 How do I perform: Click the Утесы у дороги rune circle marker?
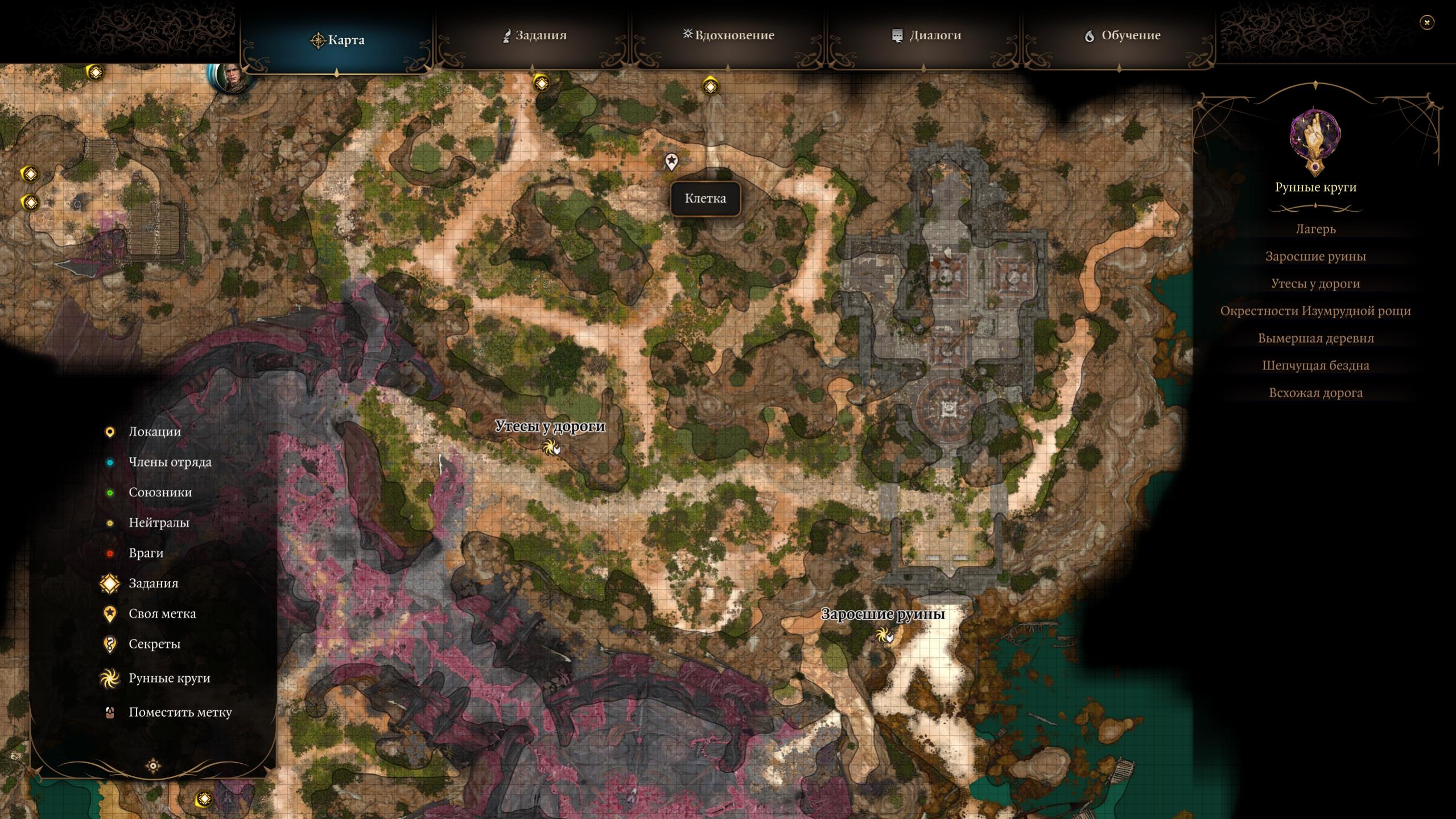coord(550,447)
